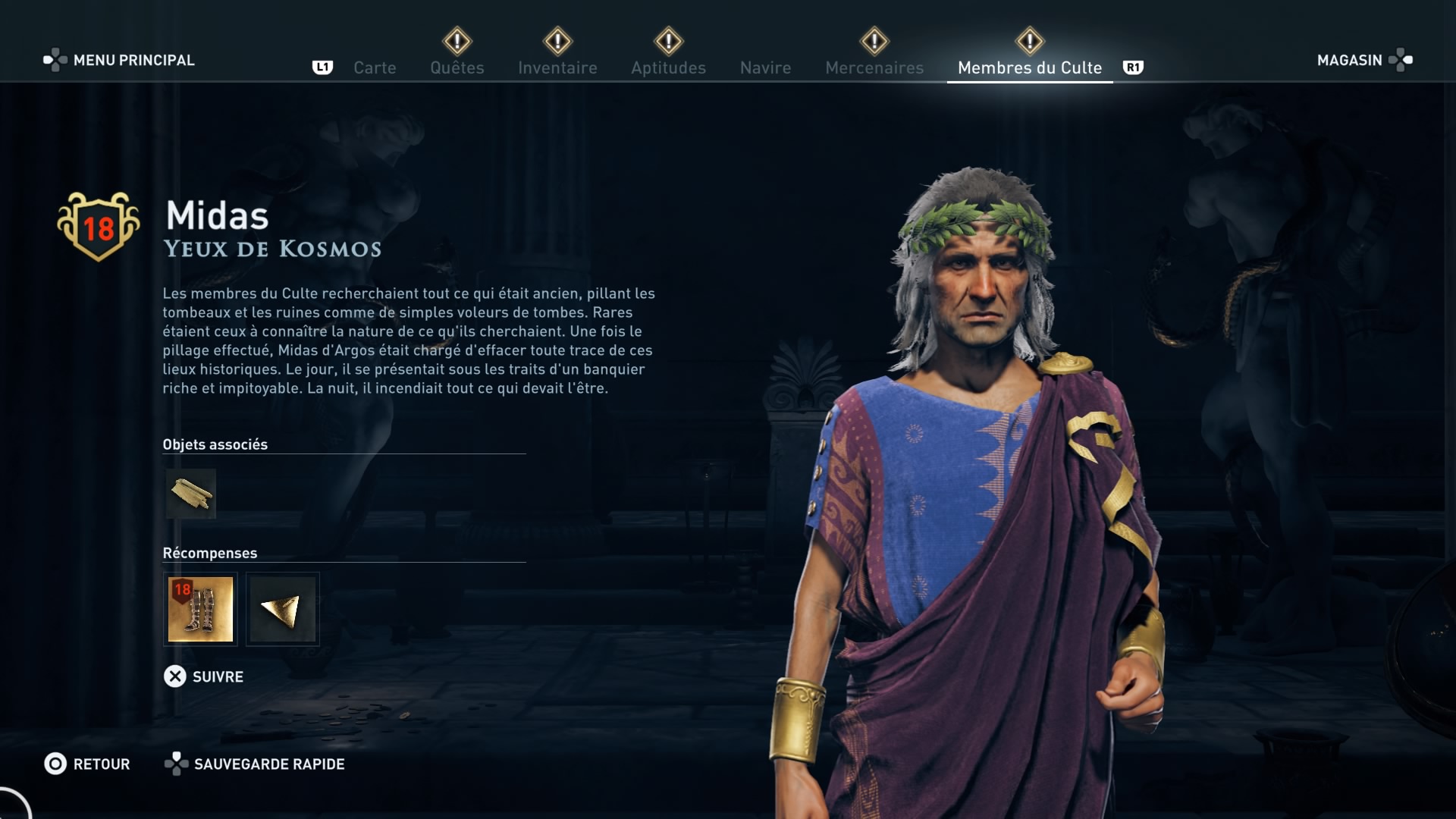Go to the Navire tab
1456x819 pixels.
[765, 67]
